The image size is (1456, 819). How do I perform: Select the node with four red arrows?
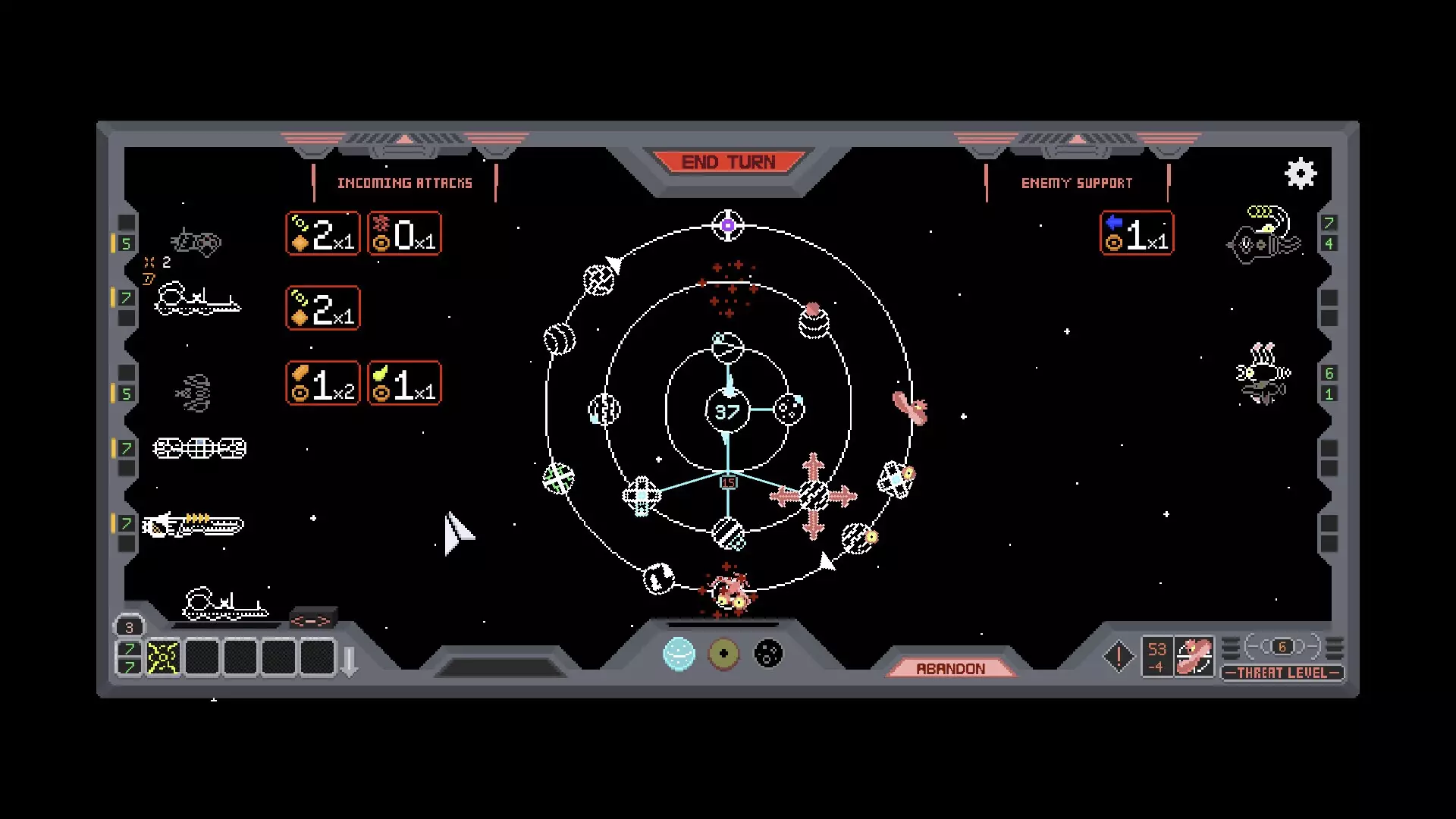click(x=814, y=496)
